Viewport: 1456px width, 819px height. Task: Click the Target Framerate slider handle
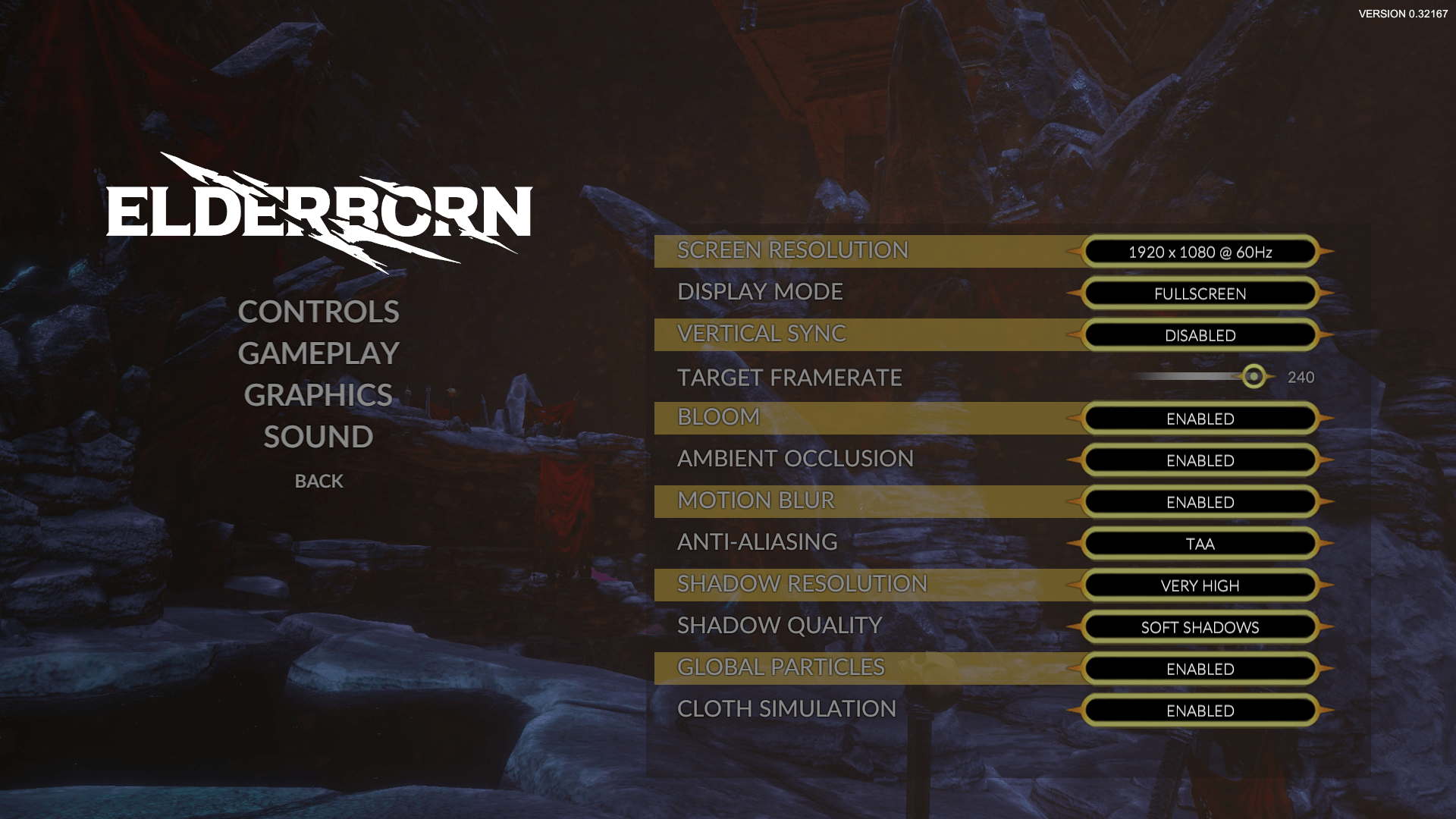[x=1254, y=376]
